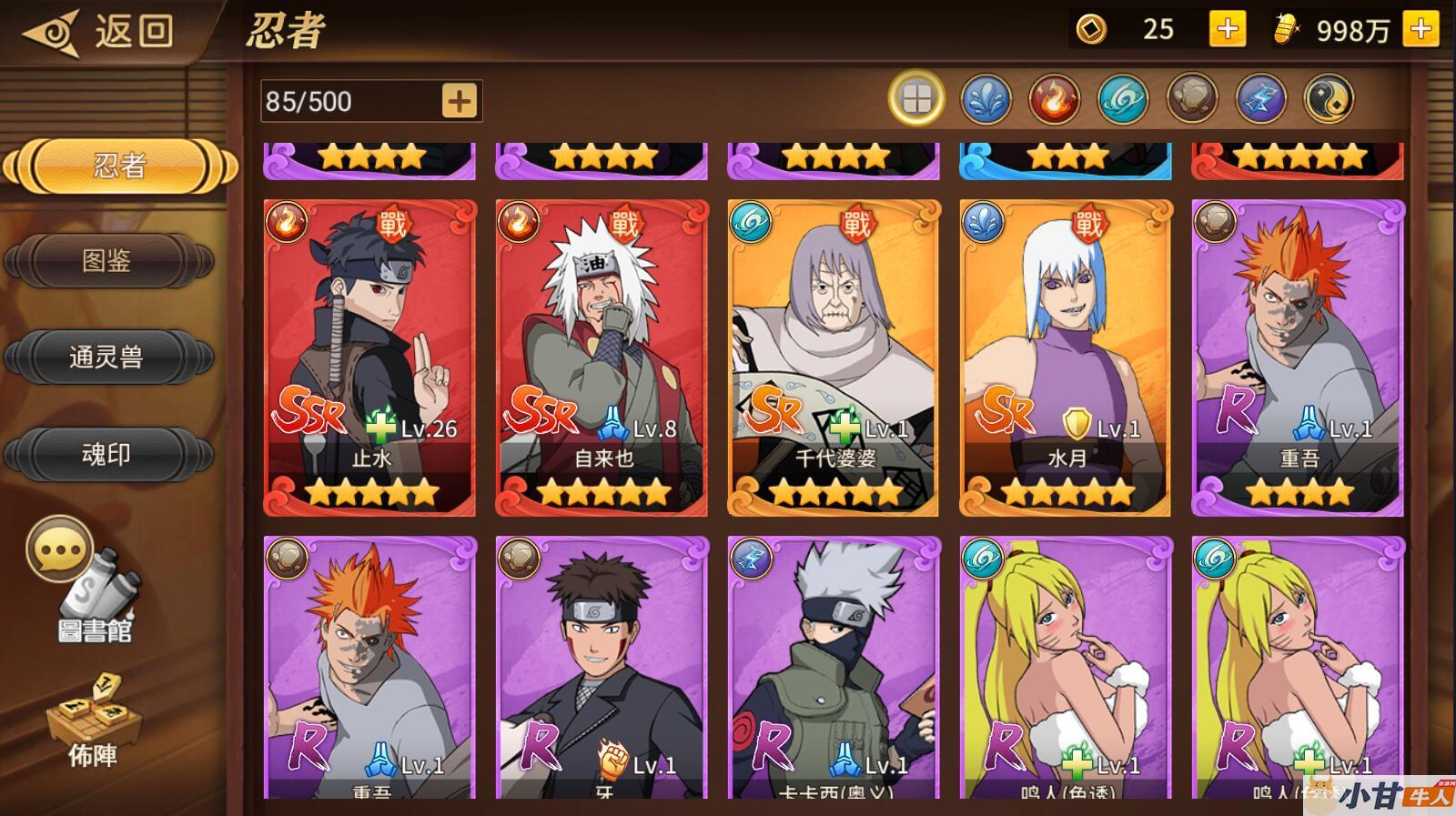Select the R Kakashi ninja card
Image resolution: width=1456 pixels, height=816 pixels.
[x=834, y=669]
